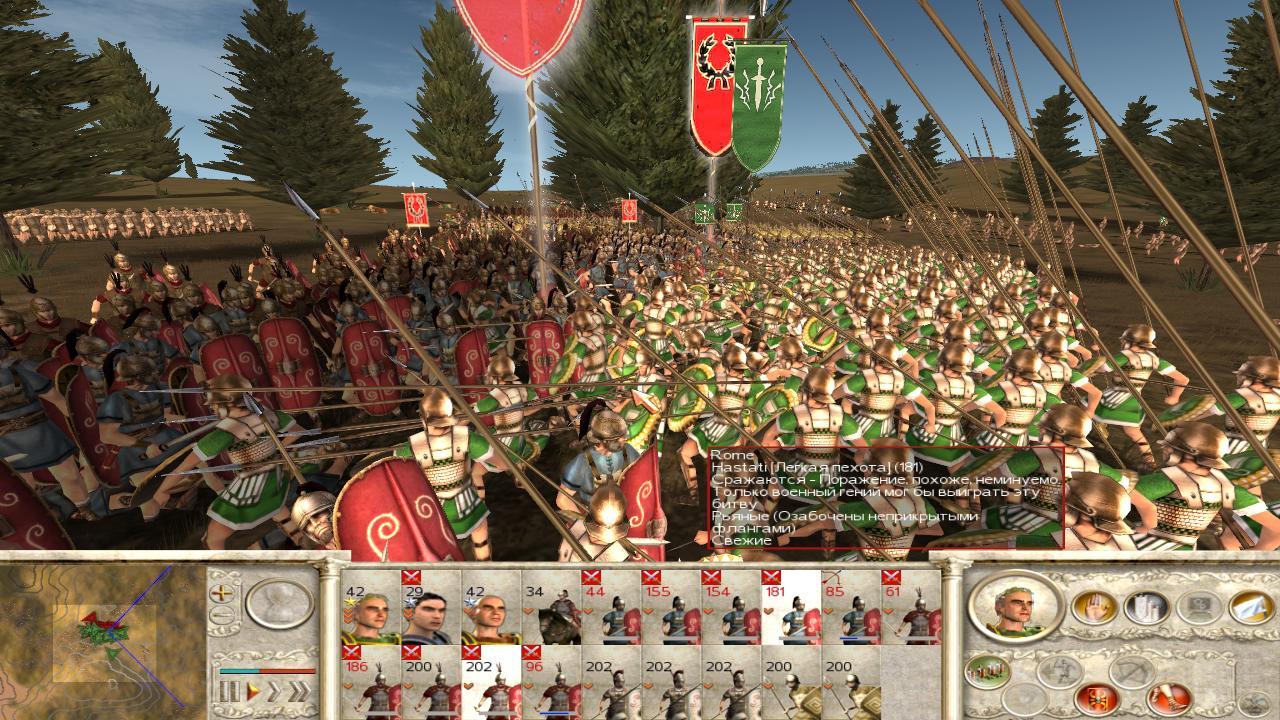1280x720 pixels.
Task: Pause the battle
Action: point(231,691)
